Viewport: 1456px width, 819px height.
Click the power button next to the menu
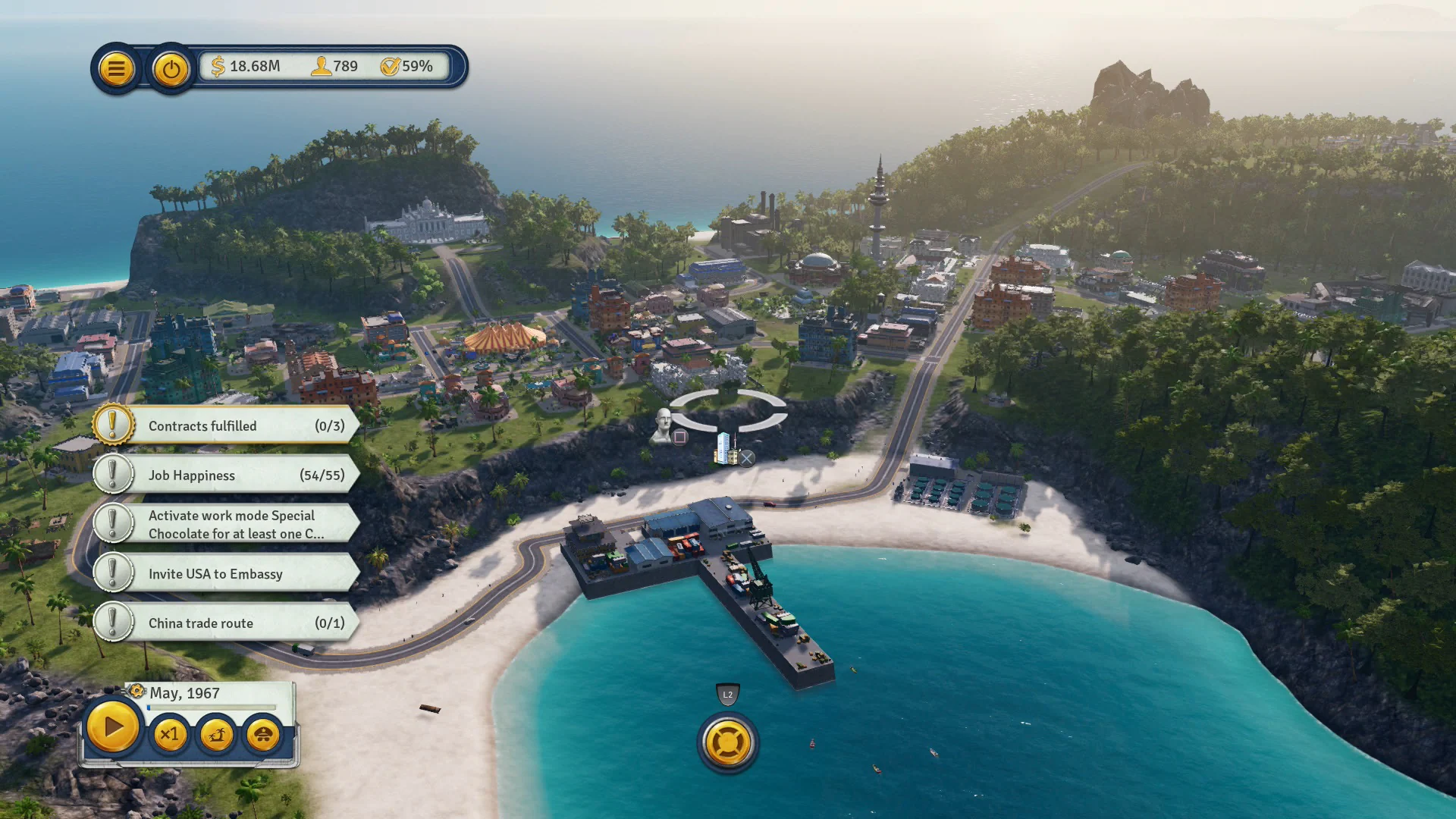click(x=170, y=67)
